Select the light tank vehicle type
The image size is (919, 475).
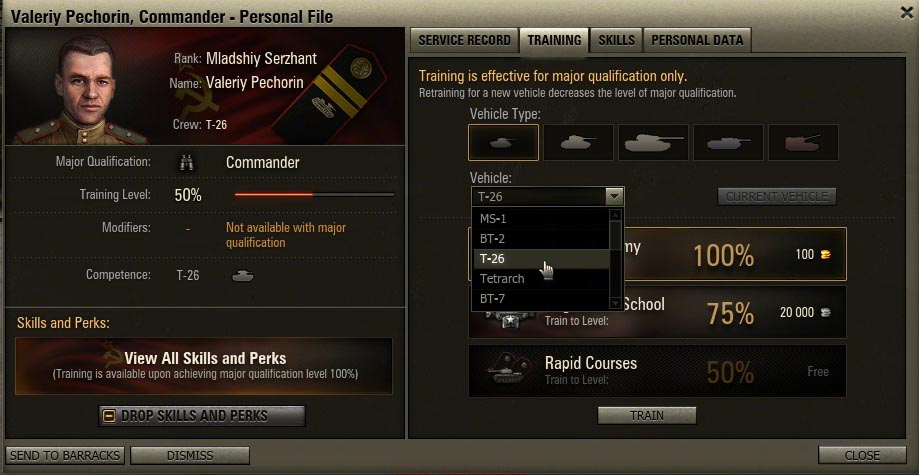click(x=503, y=143)
